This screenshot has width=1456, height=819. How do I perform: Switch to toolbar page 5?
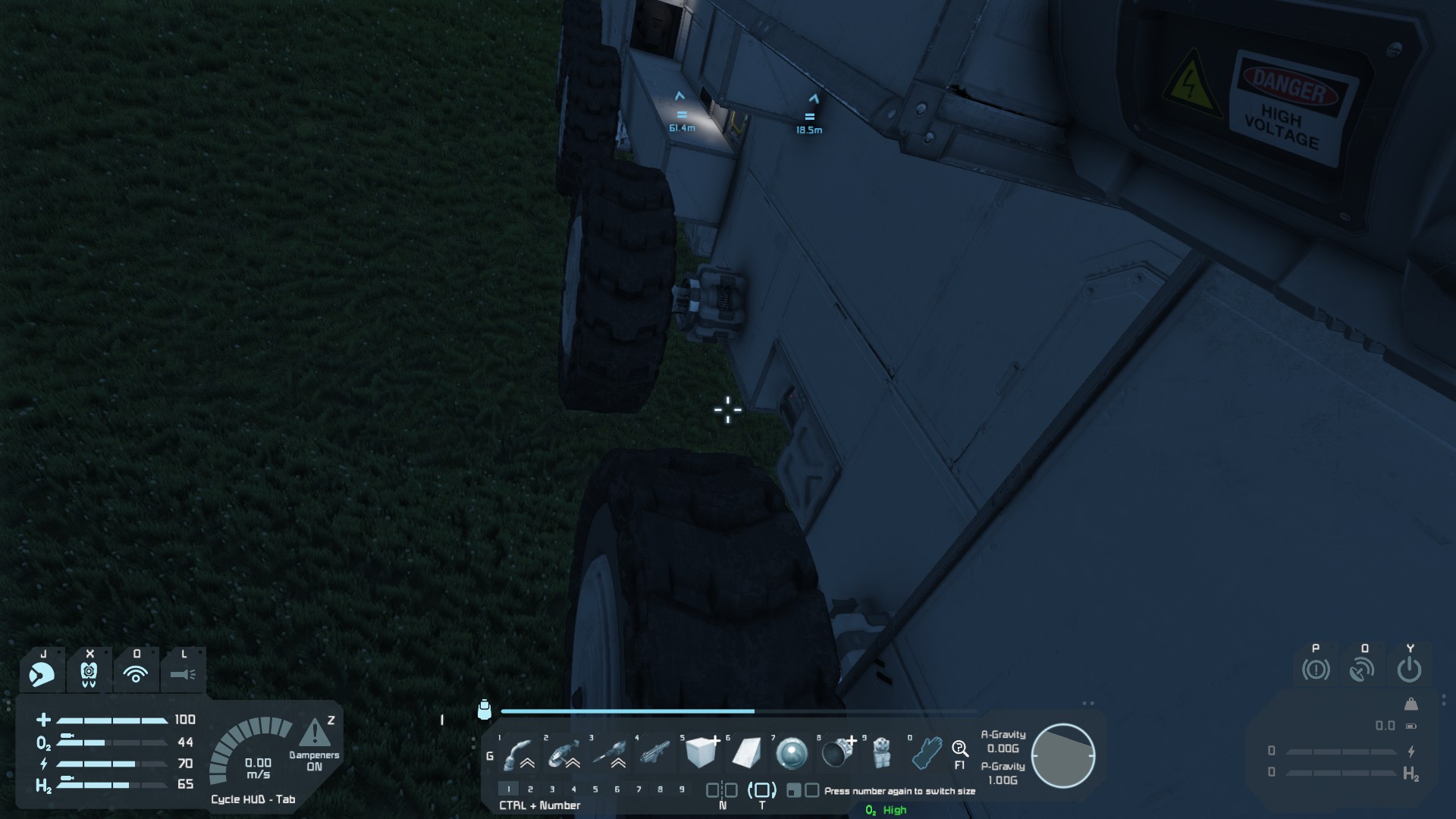tap(595, 789)
